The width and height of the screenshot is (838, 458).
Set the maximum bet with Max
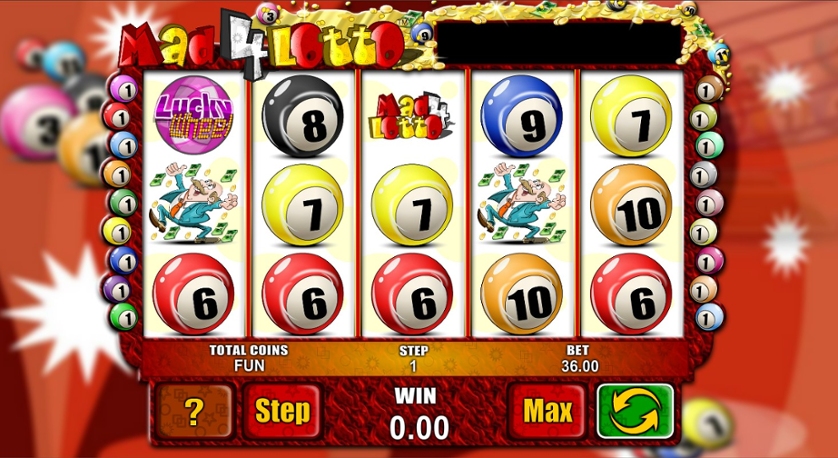pyautogui.click(x=547, y=410)
